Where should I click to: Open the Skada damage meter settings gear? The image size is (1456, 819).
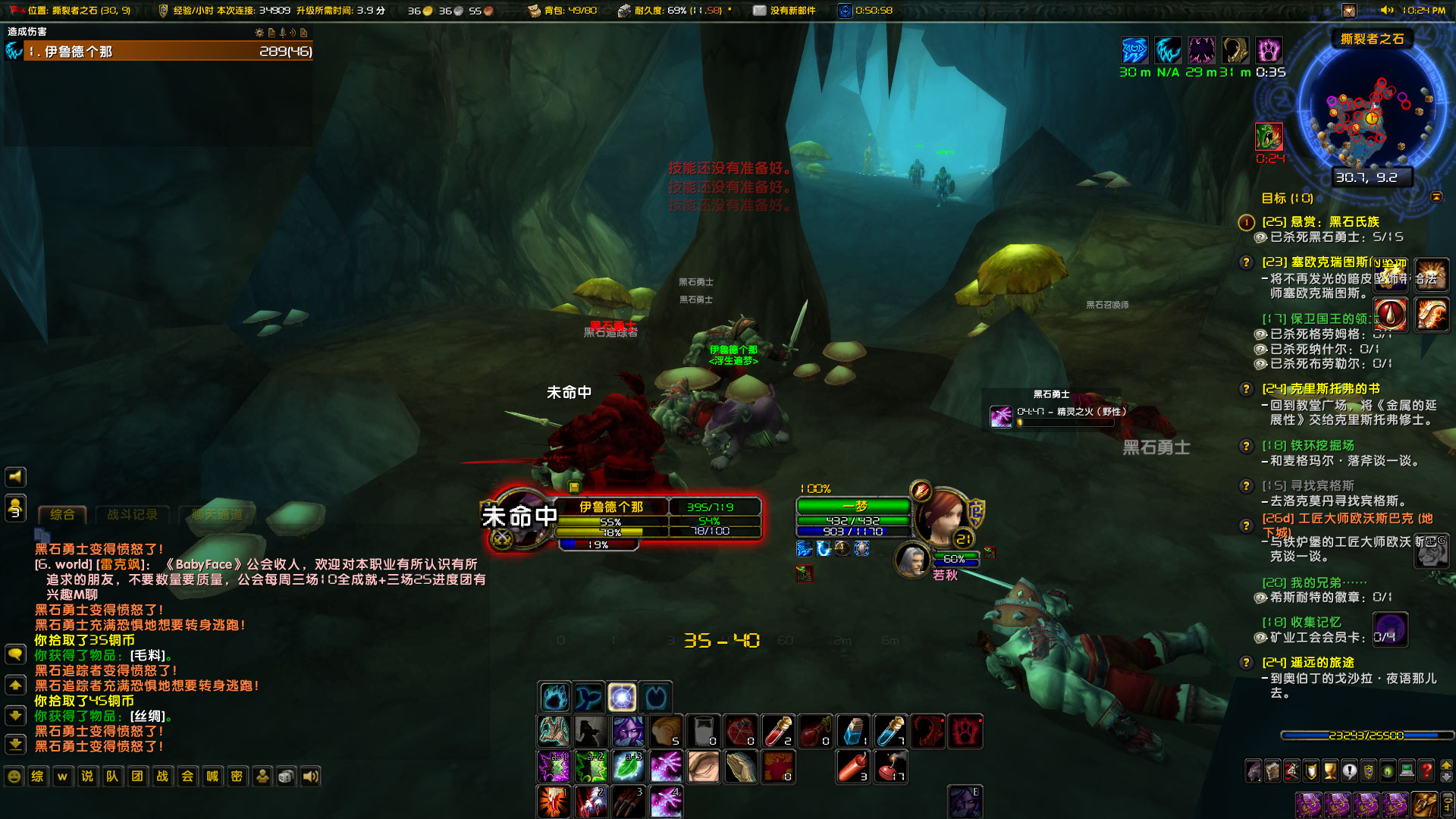point(259,34)
